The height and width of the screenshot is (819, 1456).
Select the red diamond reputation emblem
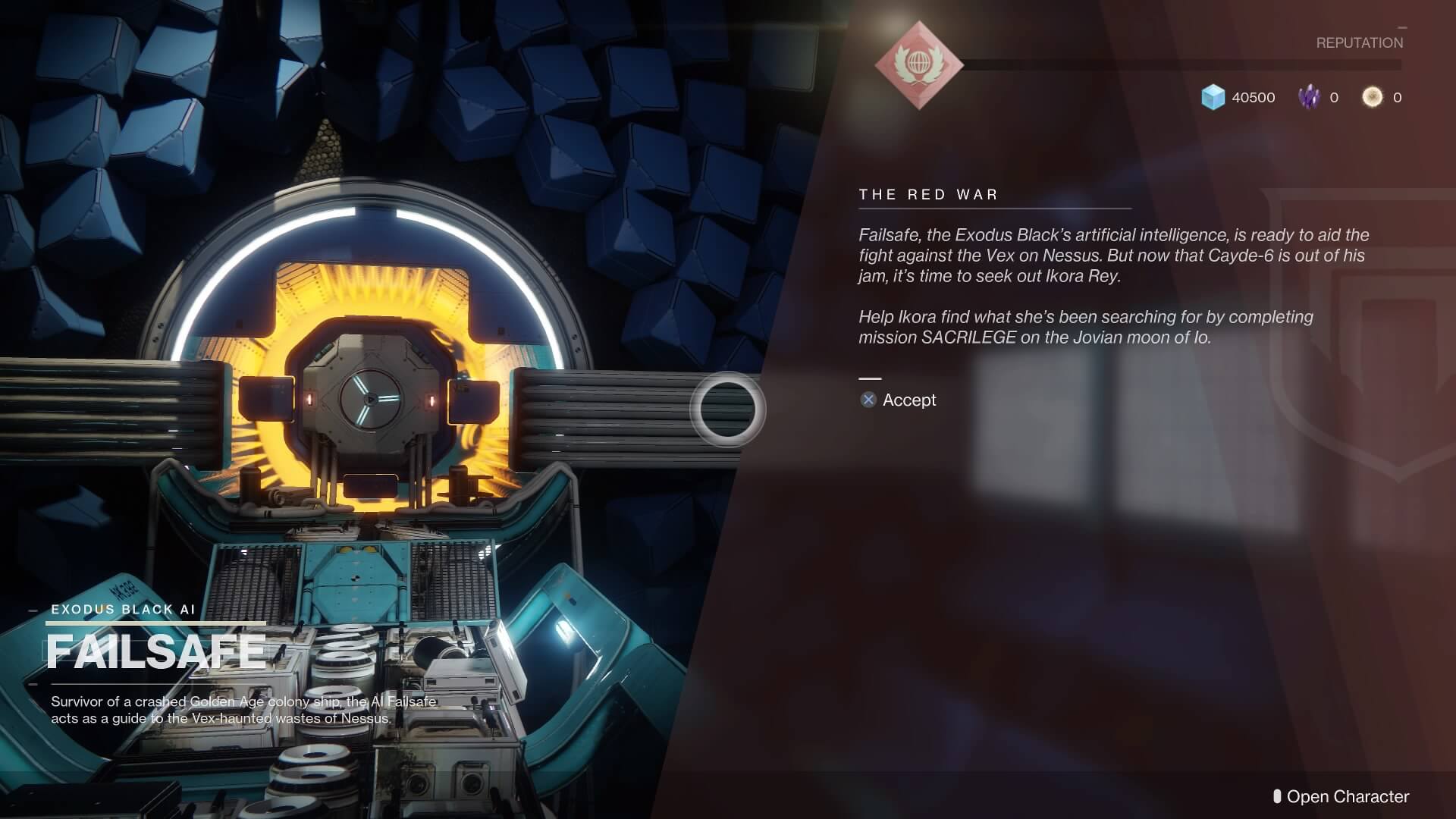coord(919,65)
